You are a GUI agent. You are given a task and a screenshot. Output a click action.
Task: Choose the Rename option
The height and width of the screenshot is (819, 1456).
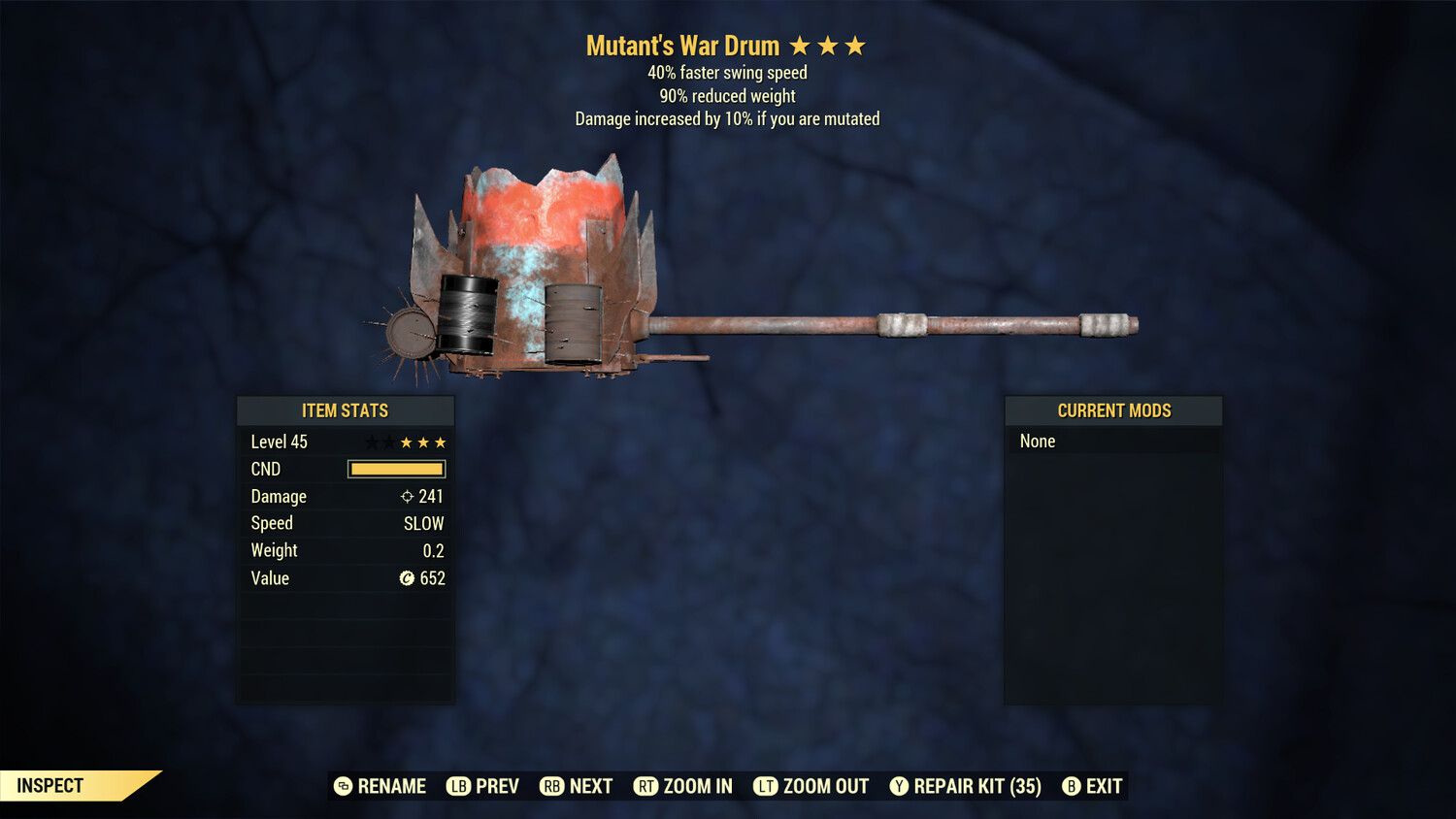pyautogui.click(x=381, y=786)
